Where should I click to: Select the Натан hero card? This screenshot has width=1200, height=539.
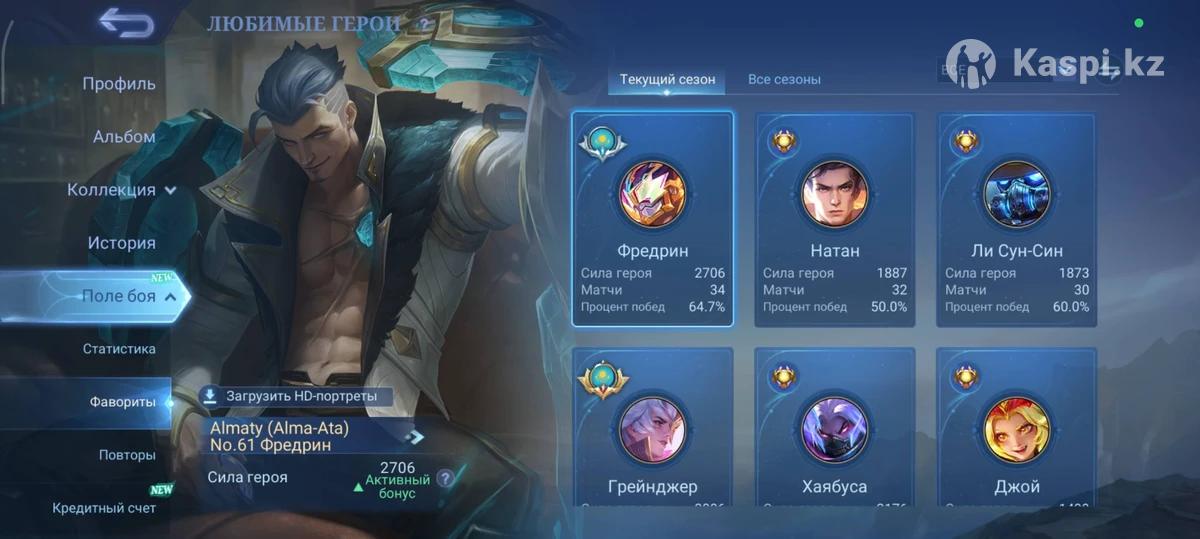tap(834, 219)
